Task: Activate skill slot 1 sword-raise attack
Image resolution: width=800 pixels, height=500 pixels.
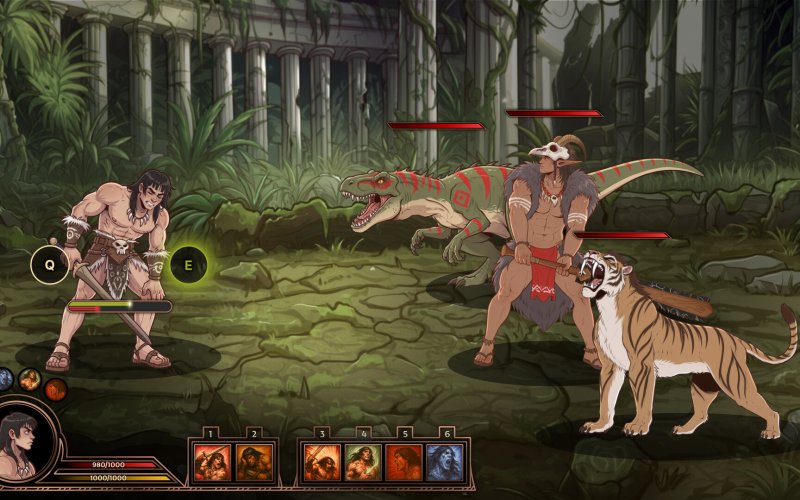Action: [212, 463]
